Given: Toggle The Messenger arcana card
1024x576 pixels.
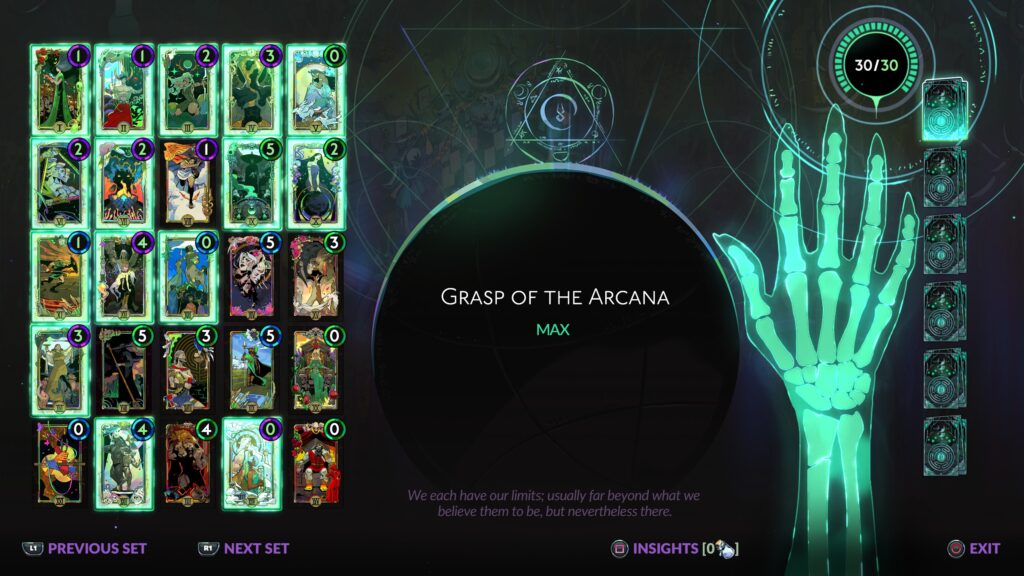Looking at the screenshot, I should click(187, 181).
